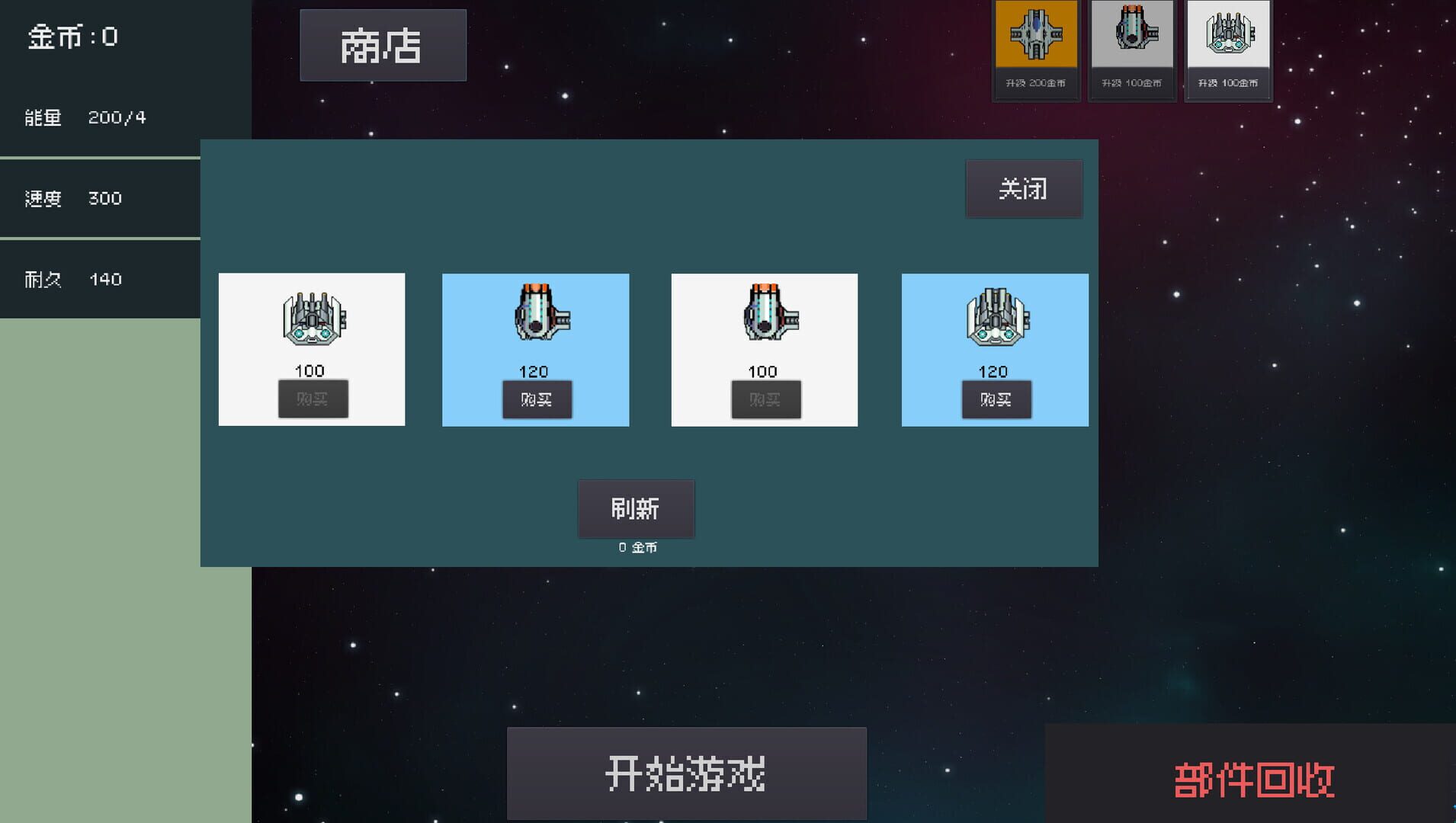Click the equipped cannon part icon at top right
This screenshot has height=823, width=1456.
tap(1132, 34)
